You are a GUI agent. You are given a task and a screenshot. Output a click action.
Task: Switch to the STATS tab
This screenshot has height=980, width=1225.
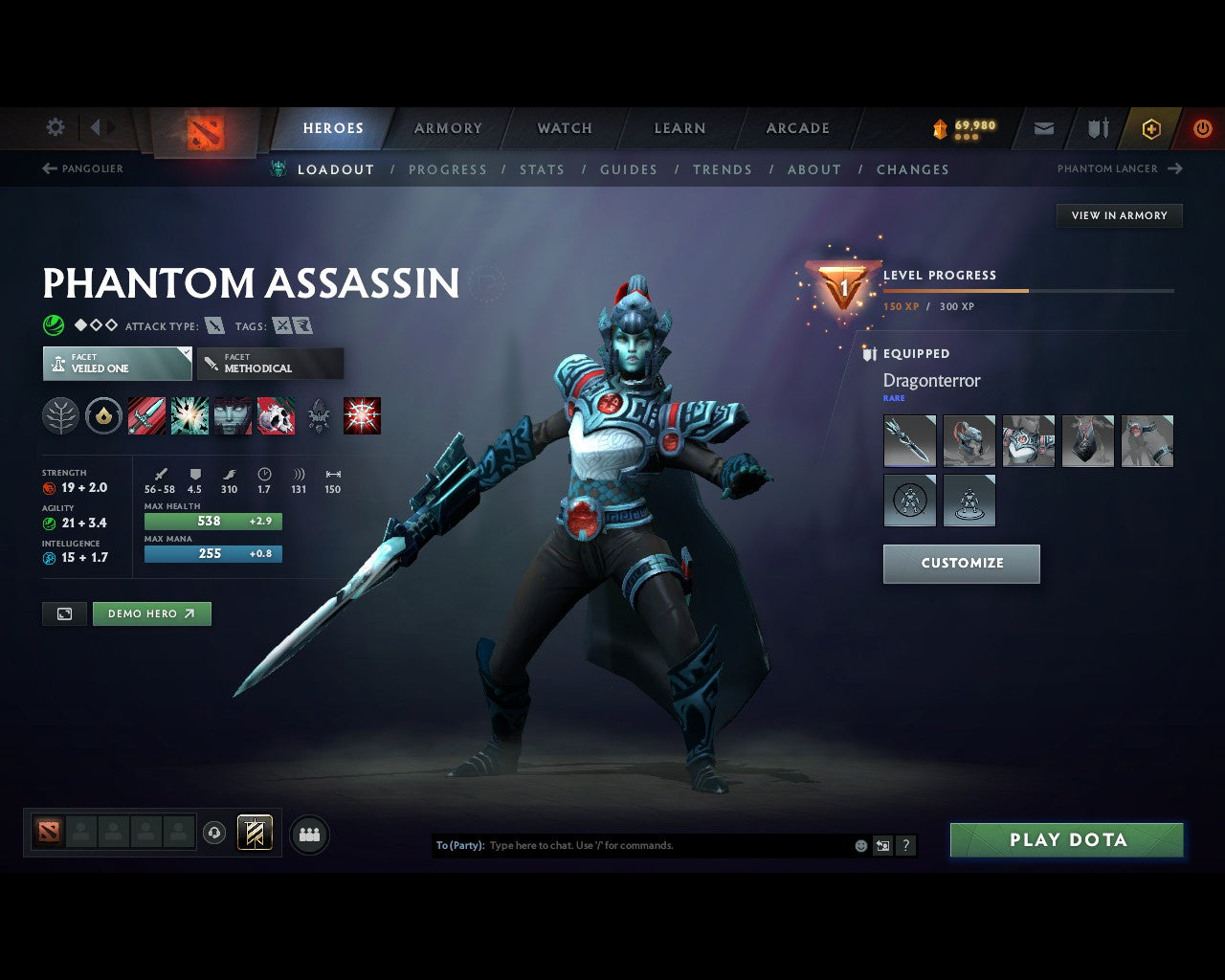(542, 169)
